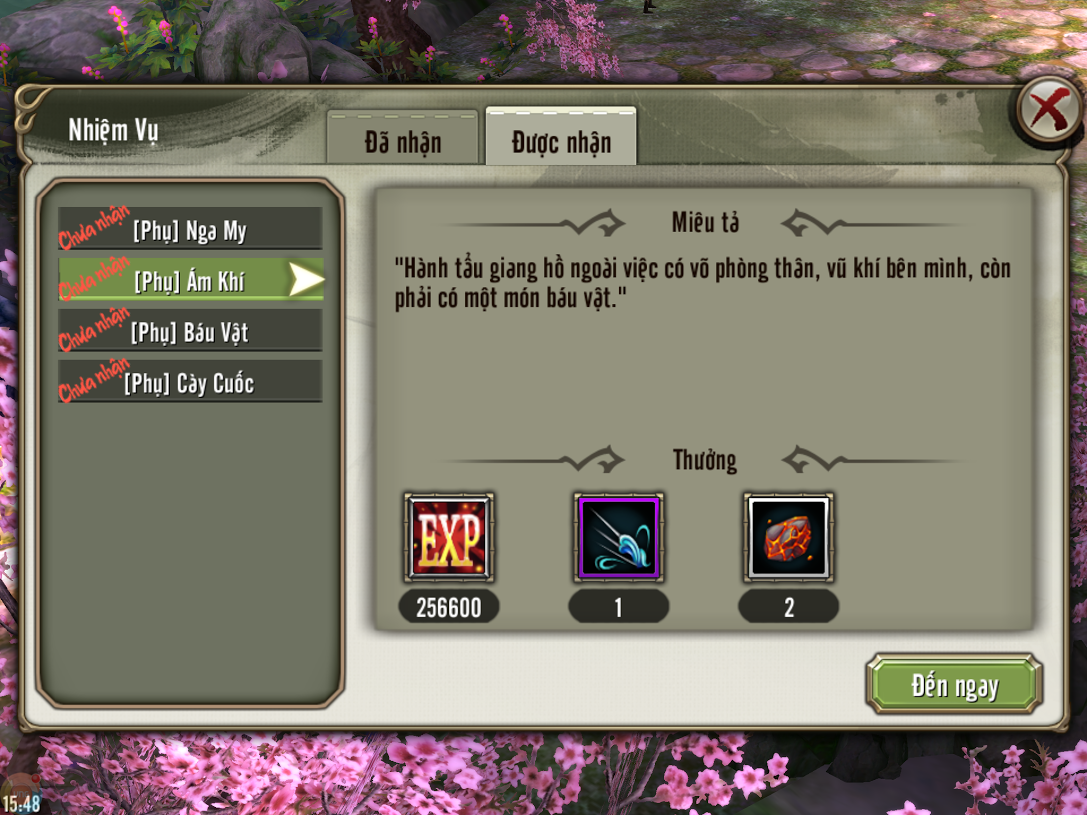Choose the [Phụ] Ám Khí quest entry
The image size is (1087, 815).
(190, 281)
